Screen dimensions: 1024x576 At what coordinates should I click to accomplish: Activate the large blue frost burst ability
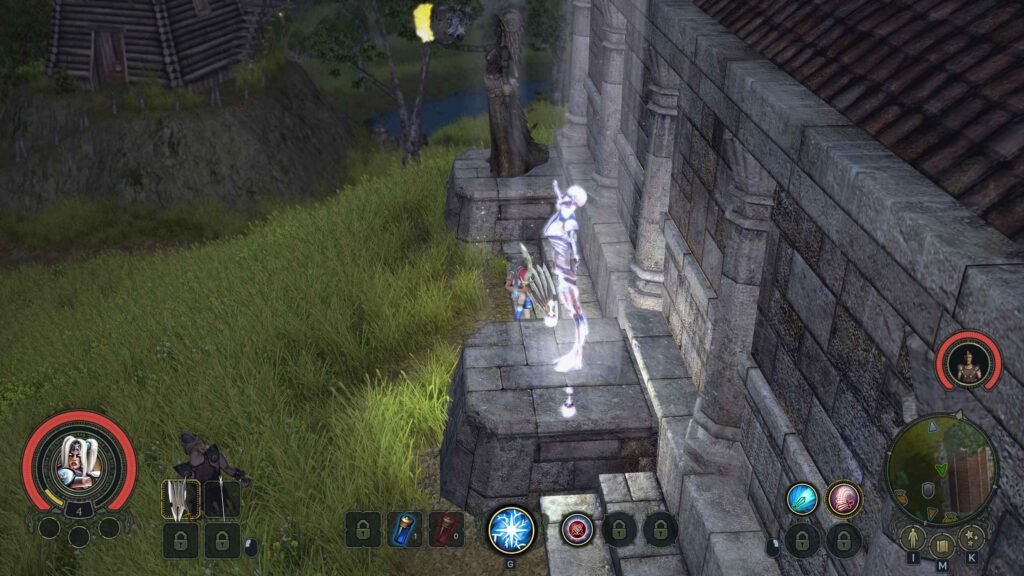click(511, 529)
